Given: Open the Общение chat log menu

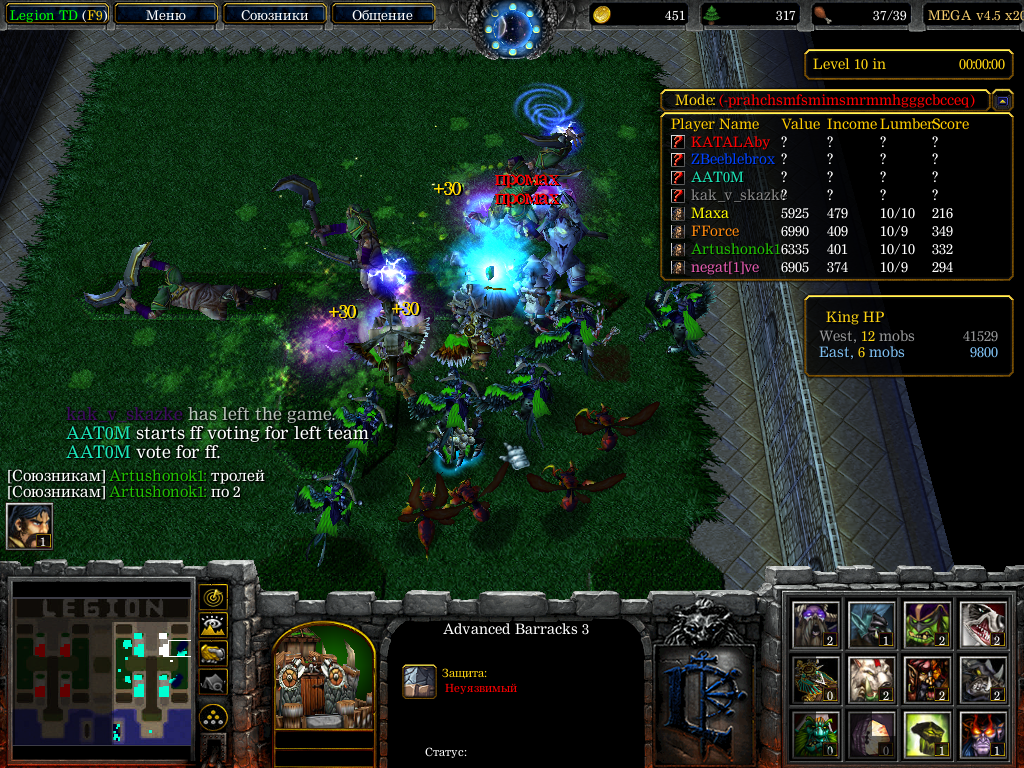Looking at the screenshot, I should 383,15.
